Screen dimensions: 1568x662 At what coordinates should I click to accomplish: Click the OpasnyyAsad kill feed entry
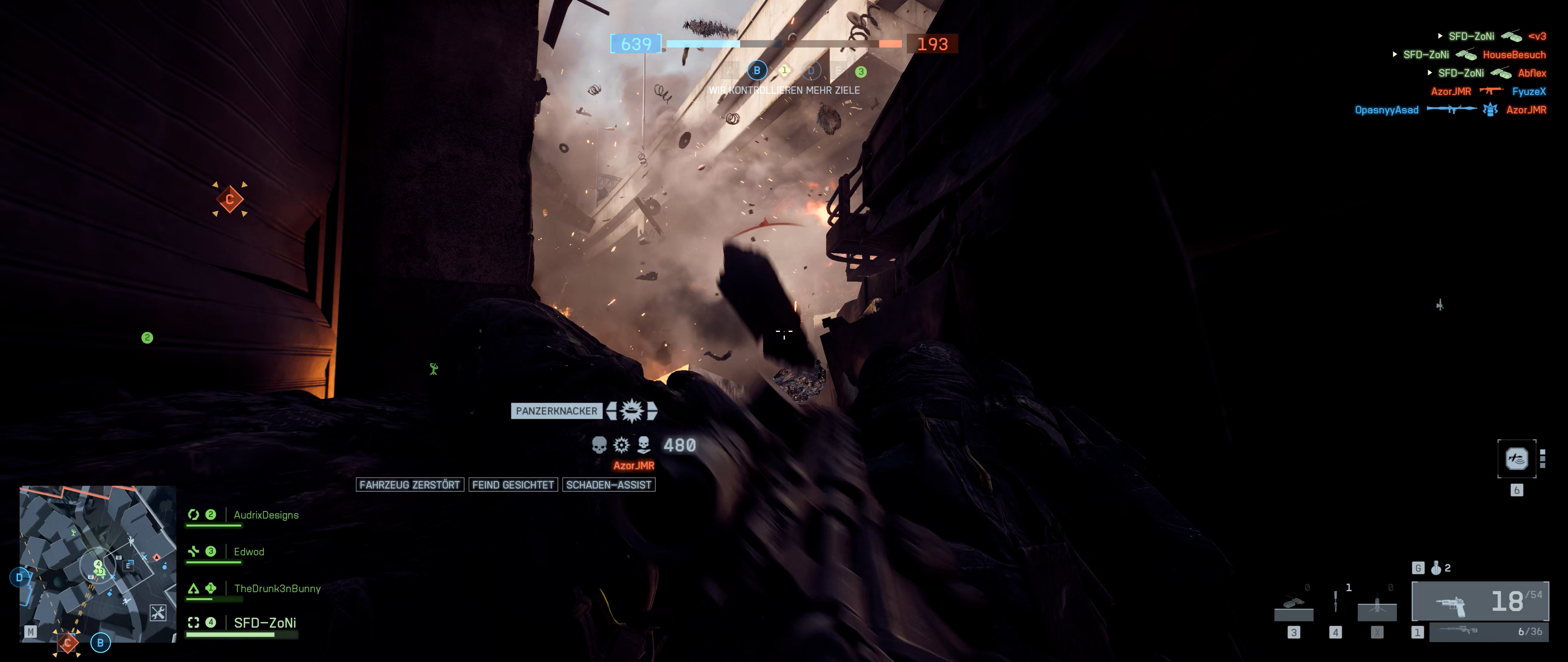click(x=1387, y=110)
